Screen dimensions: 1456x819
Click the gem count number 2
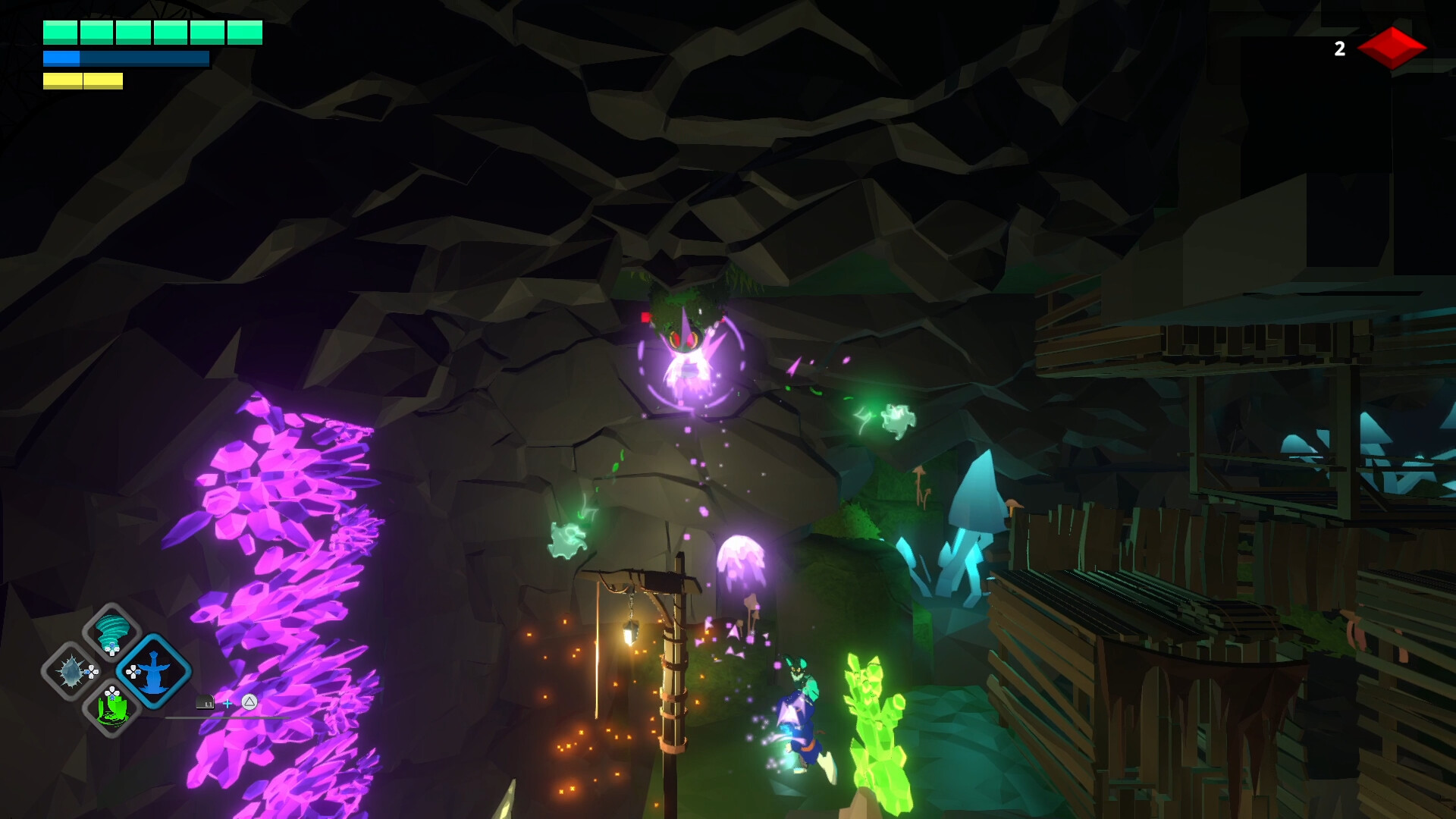pos(1338,49)
